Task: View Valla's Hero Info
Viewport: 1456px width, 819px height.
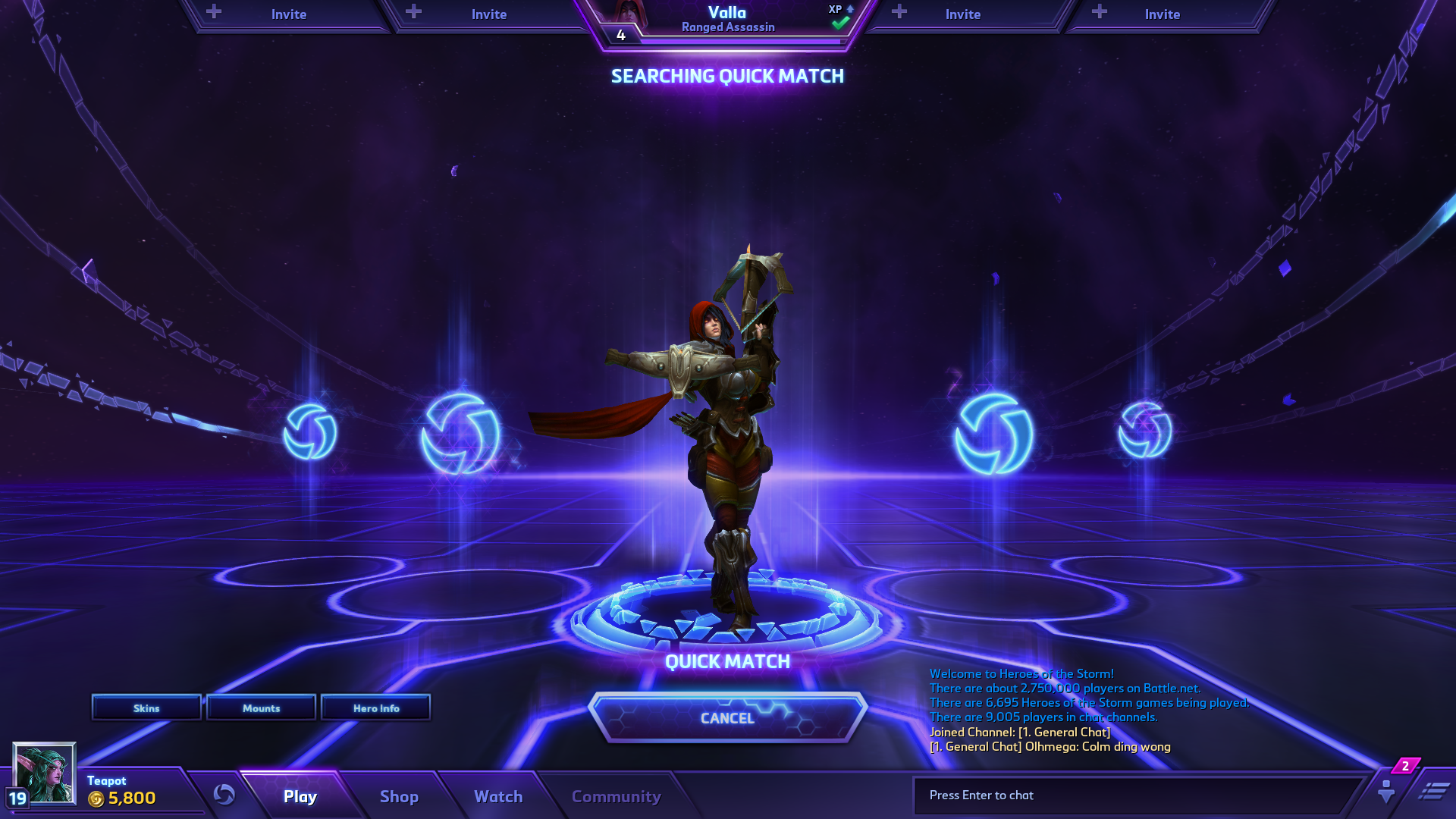Action: (375, 708)
